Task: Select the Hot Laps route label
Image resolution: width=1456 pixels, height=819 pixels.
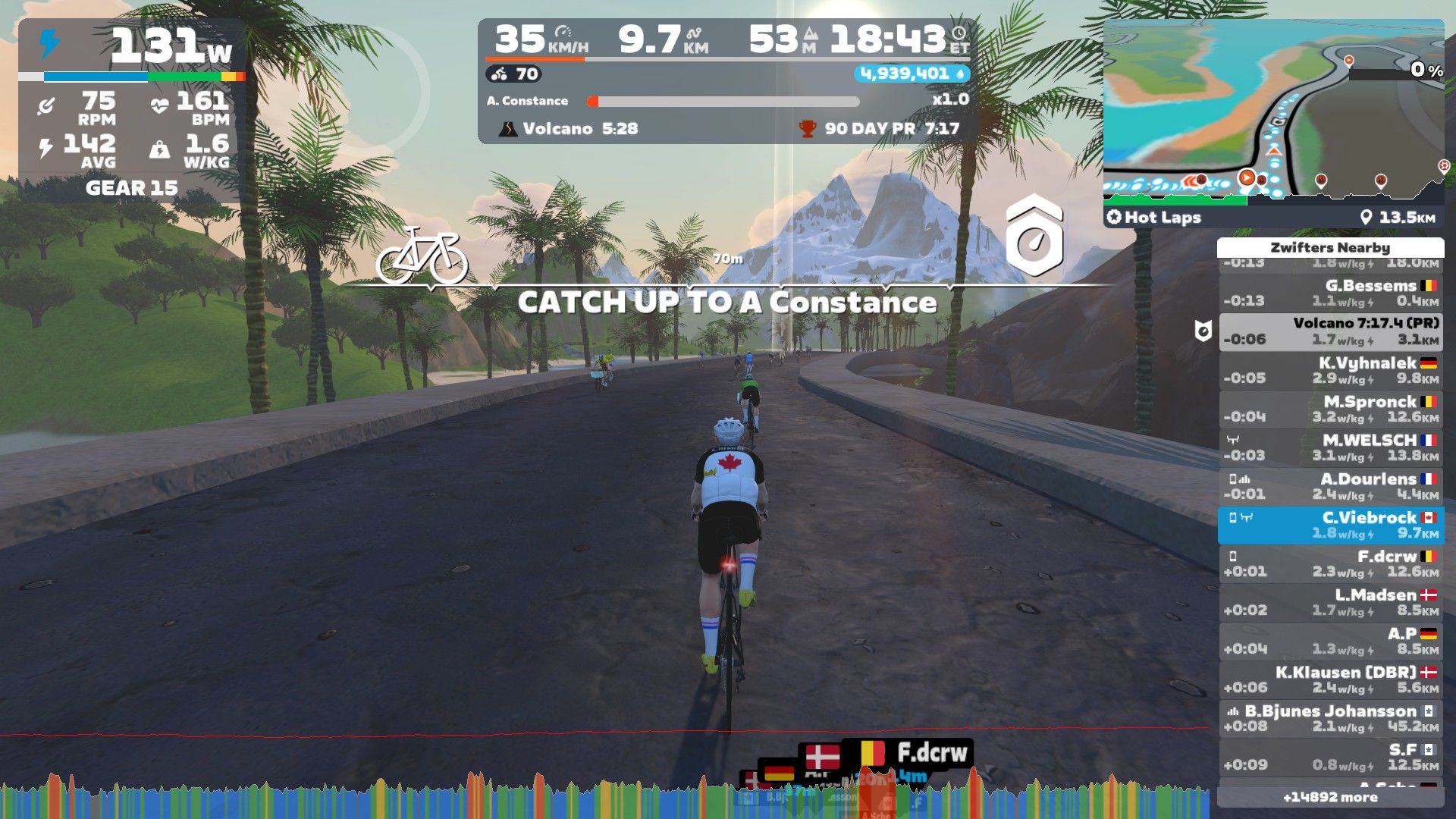Action: click(1154, 218)
